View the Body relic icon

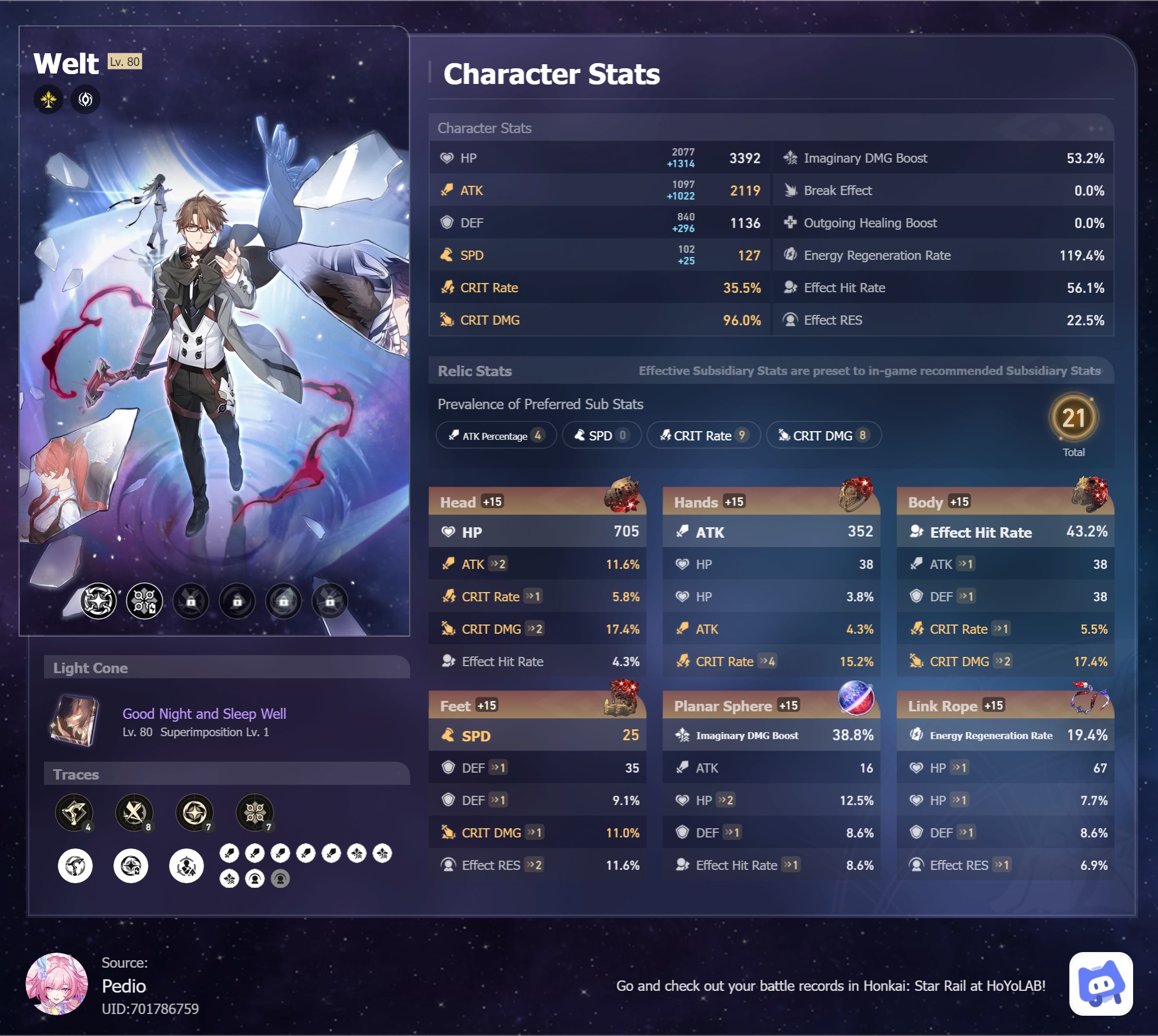pos(1090,494)
